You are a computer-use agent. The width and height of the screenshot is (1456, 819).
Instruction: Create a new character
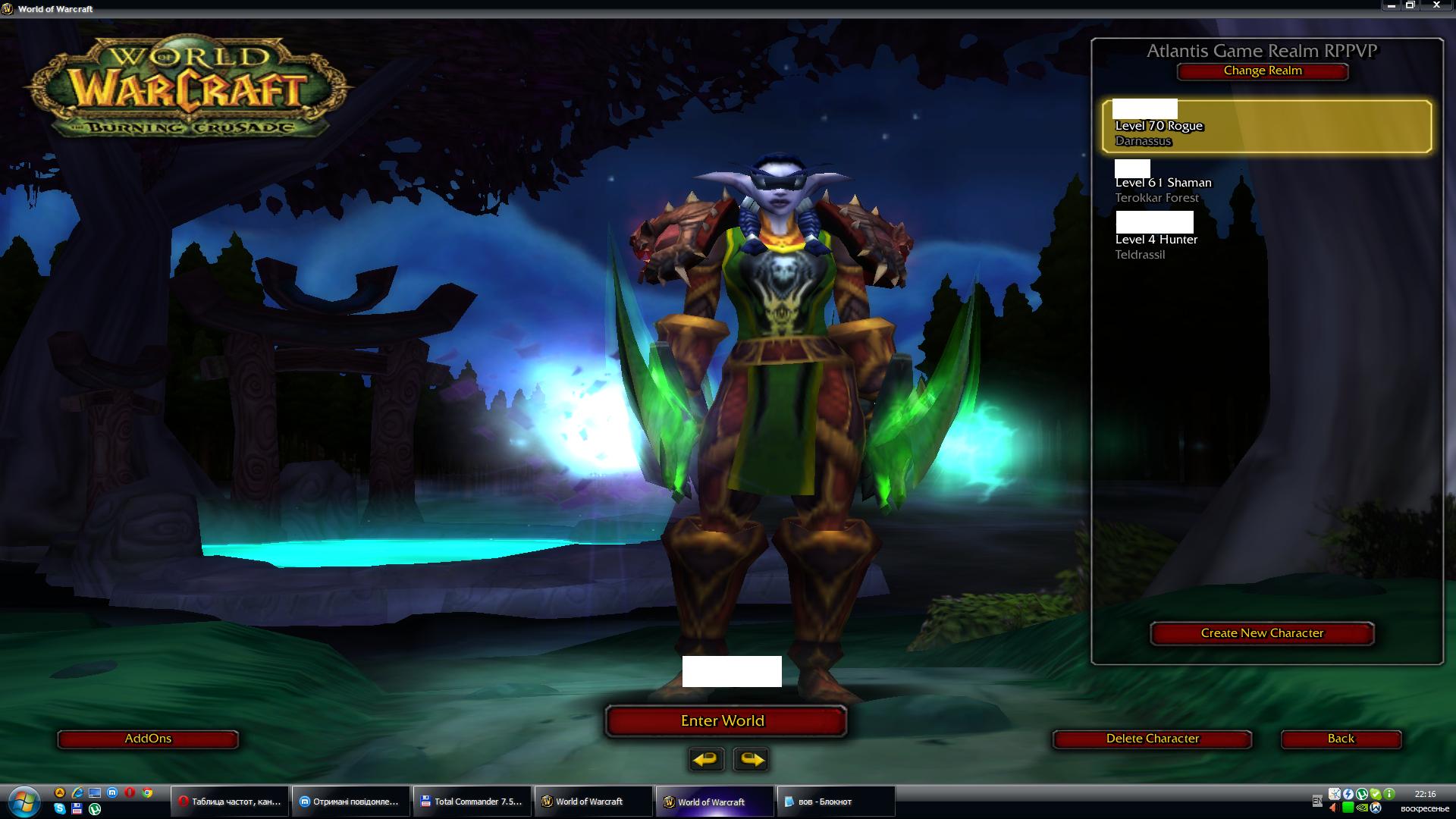pos(1262,633)
